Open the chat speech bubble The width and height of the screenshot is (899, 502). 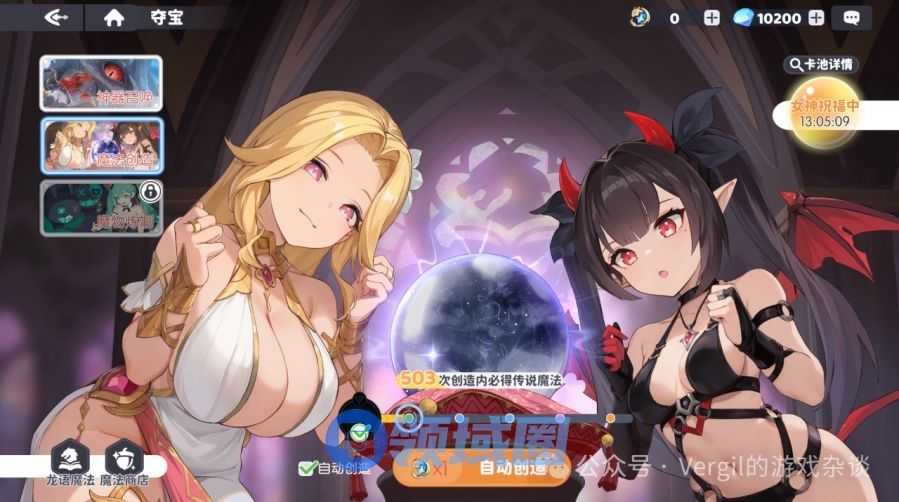coord(851,18)
